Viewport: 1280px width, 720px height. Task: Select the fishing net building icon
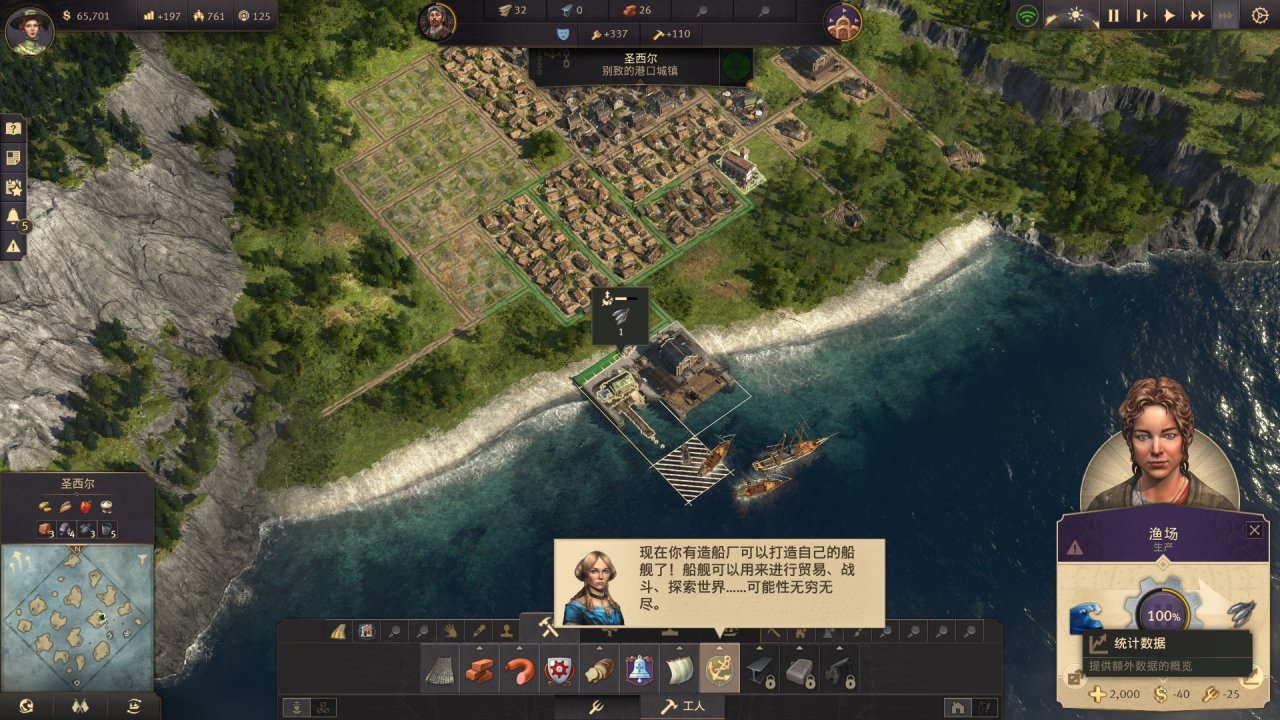[x=440, y=669]
